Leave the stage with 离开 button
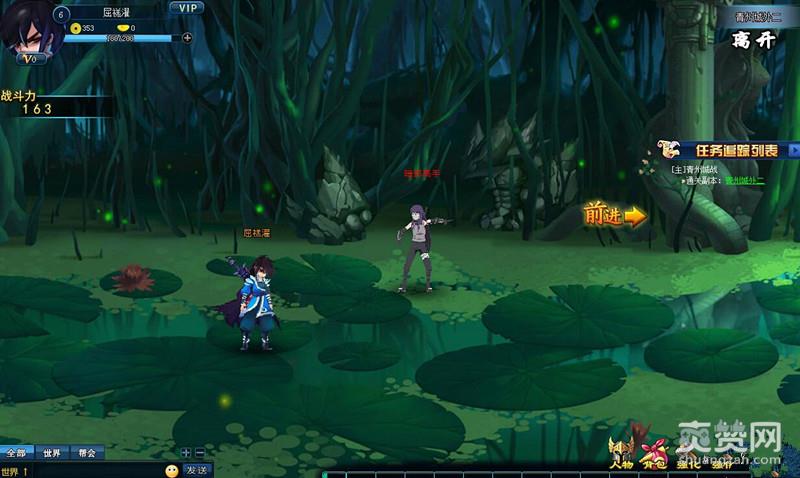 pos(753,41)
